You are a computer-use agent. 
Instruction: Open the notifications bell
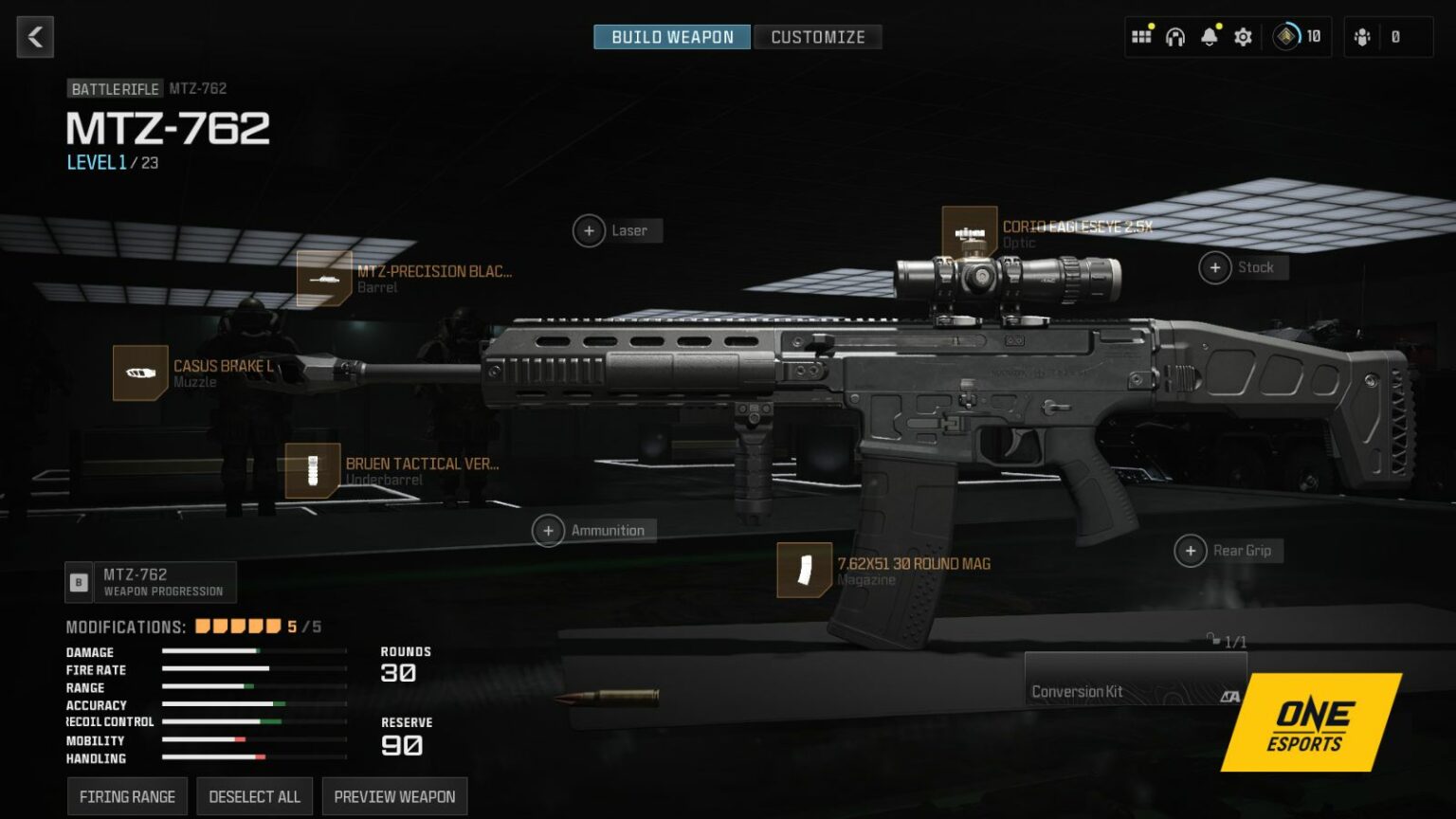(x=1209, y=37)
